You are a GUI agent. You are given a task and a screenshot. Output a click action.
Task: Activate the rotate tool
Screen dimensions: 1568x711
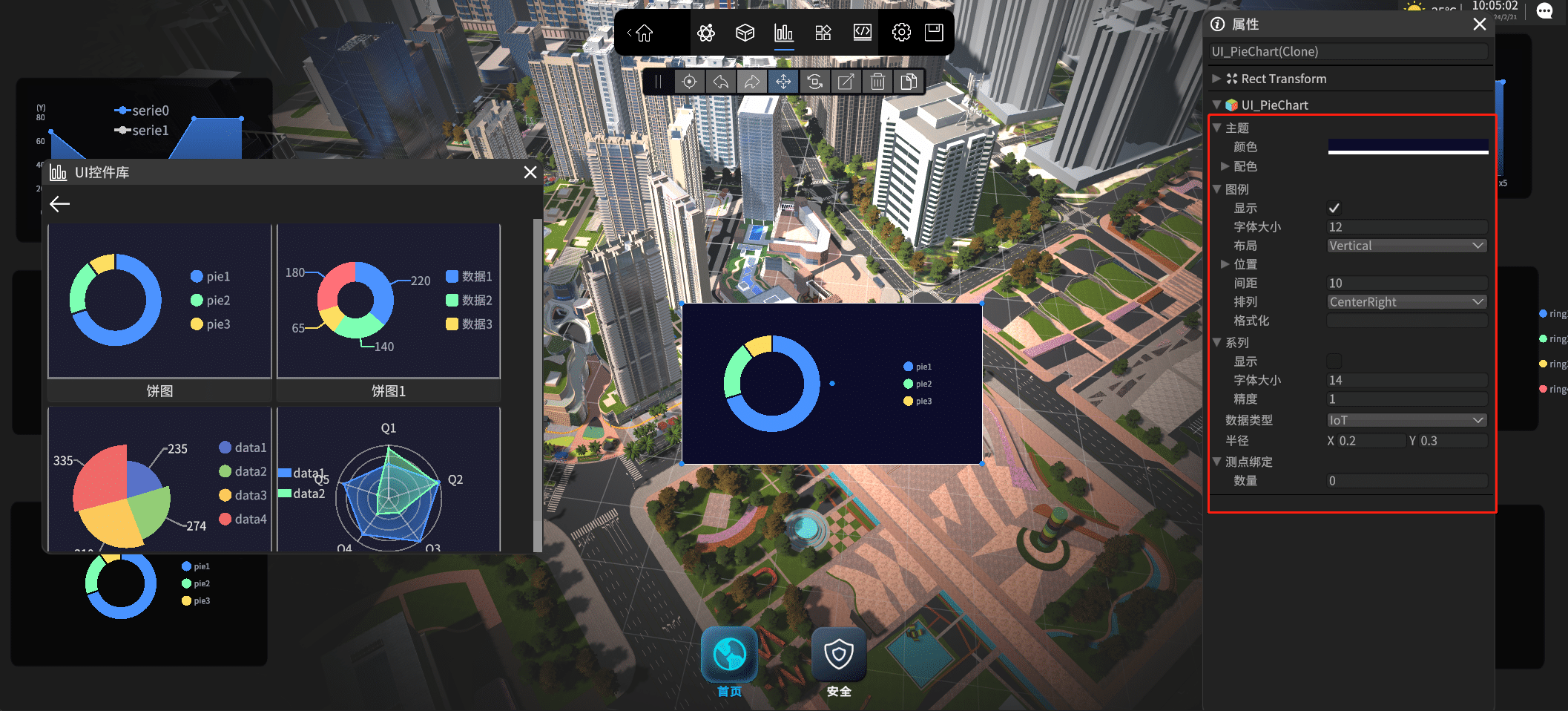[x=814, y=82]
